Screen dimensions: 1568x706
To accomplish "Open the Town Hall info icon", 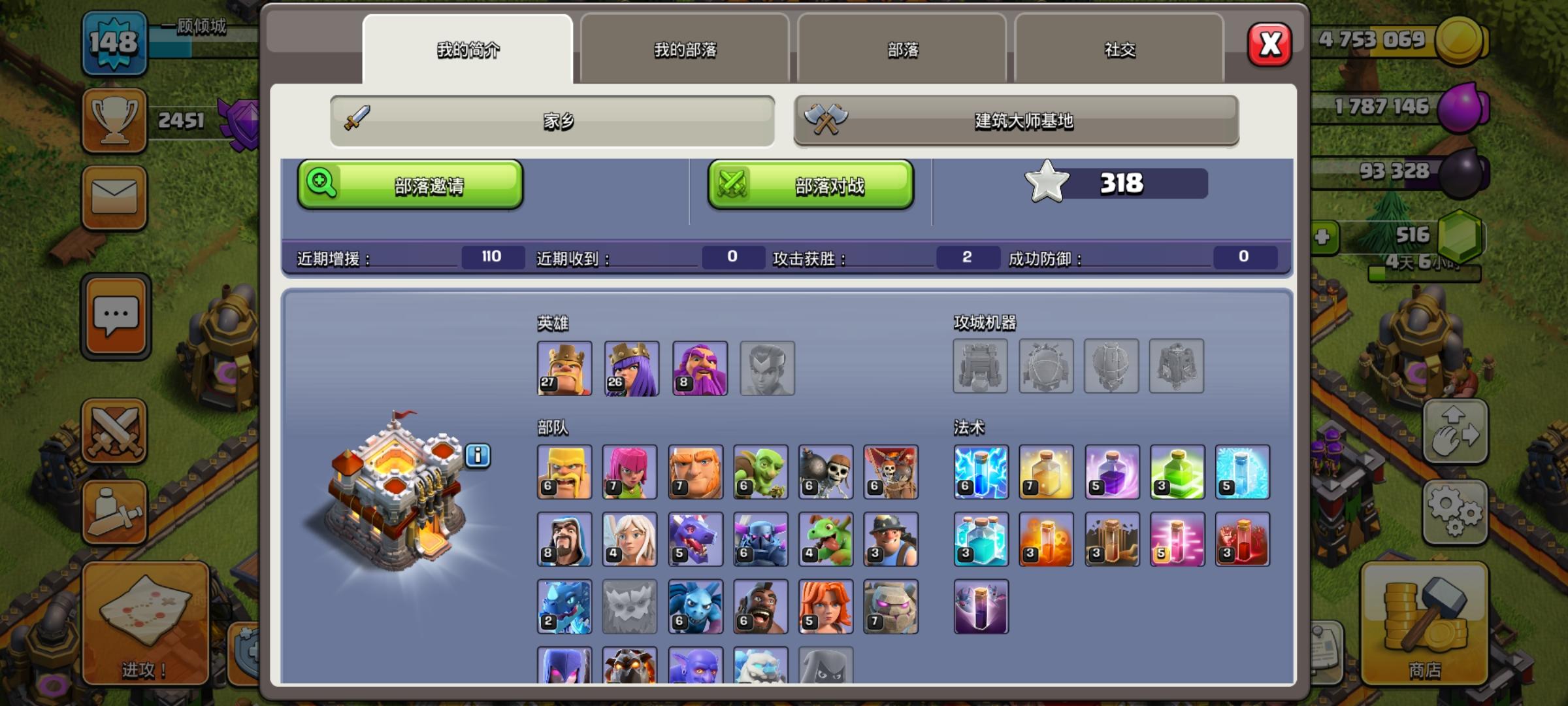I will tap(480, 456).
